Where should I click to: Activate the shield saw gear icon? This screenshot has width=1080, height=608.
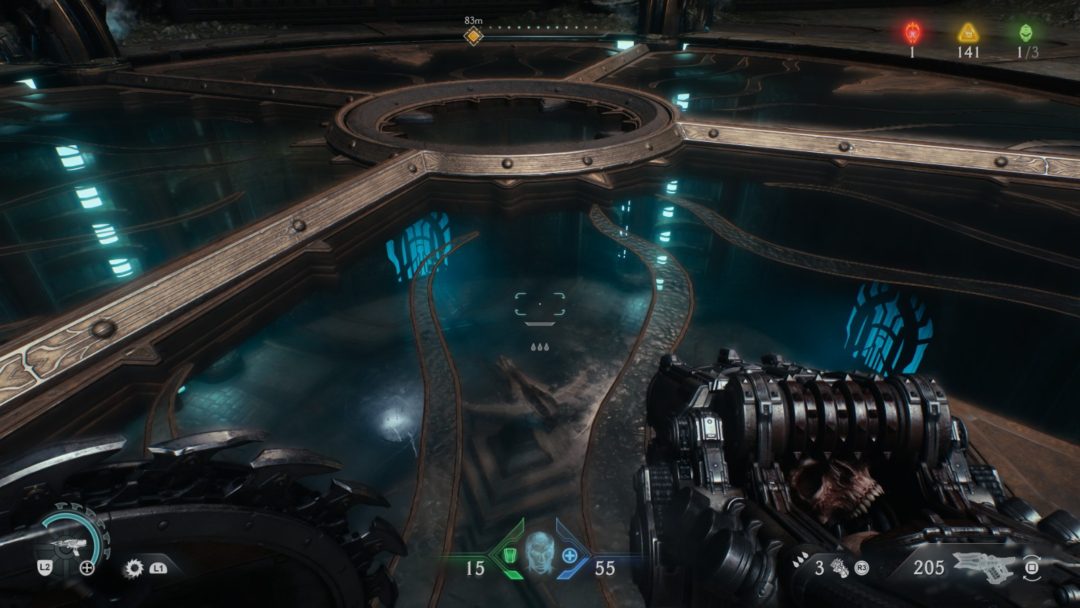tap(132, 568)
